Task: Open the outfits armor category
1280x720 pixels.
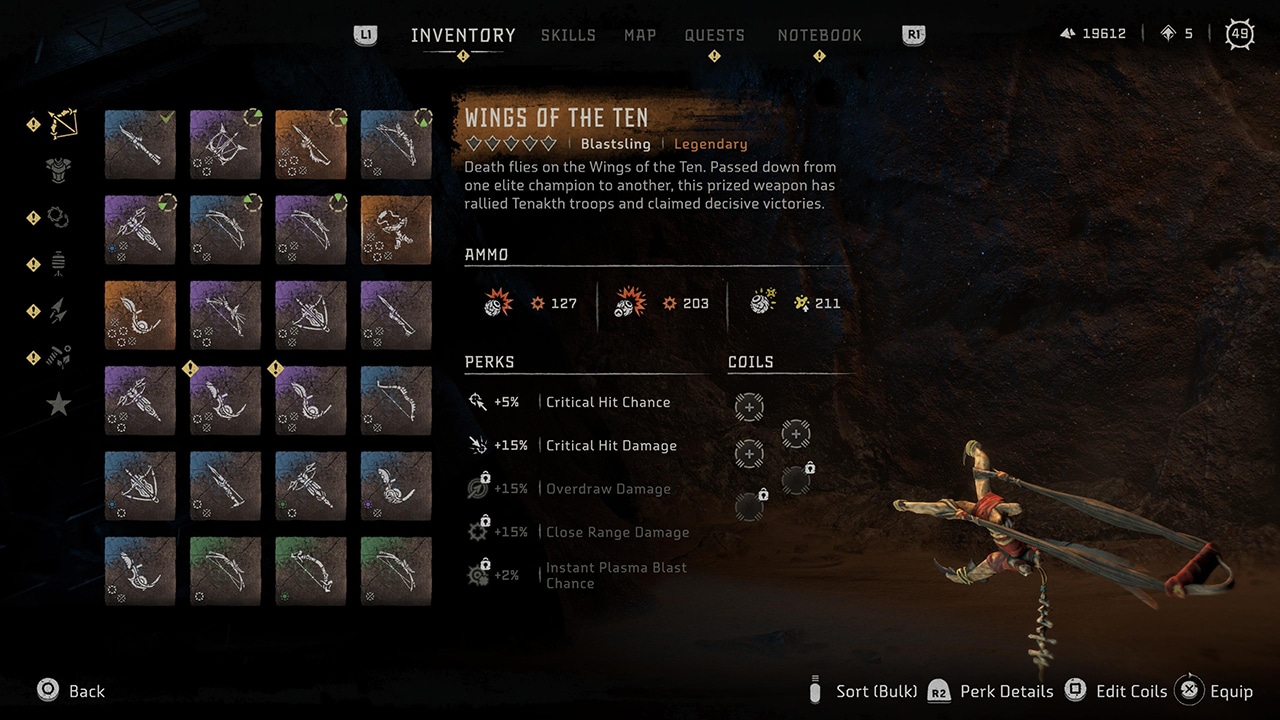Action: click(60, 170)
